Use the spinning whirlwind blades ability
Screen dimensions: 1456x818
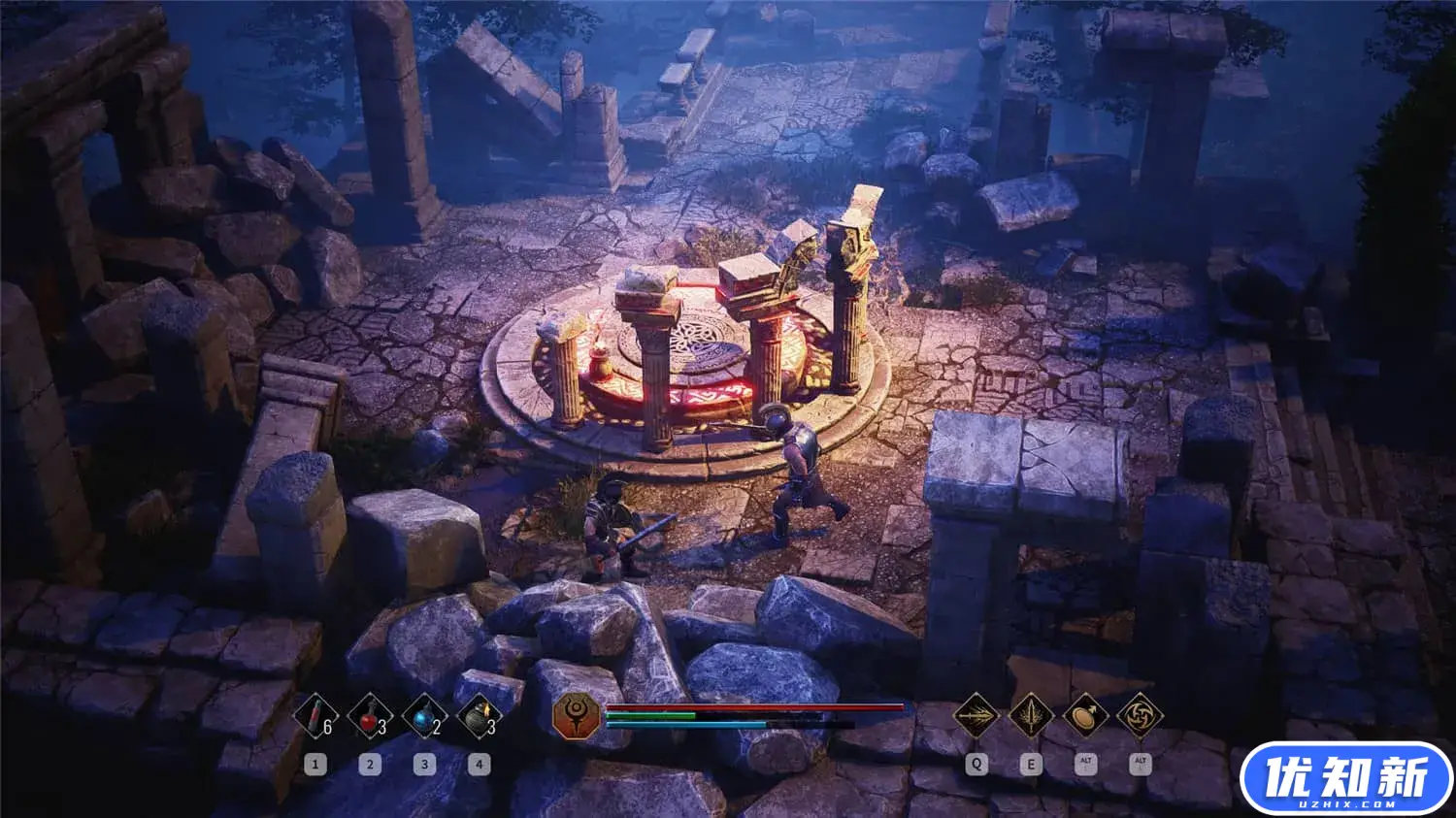click(1140, 717)
